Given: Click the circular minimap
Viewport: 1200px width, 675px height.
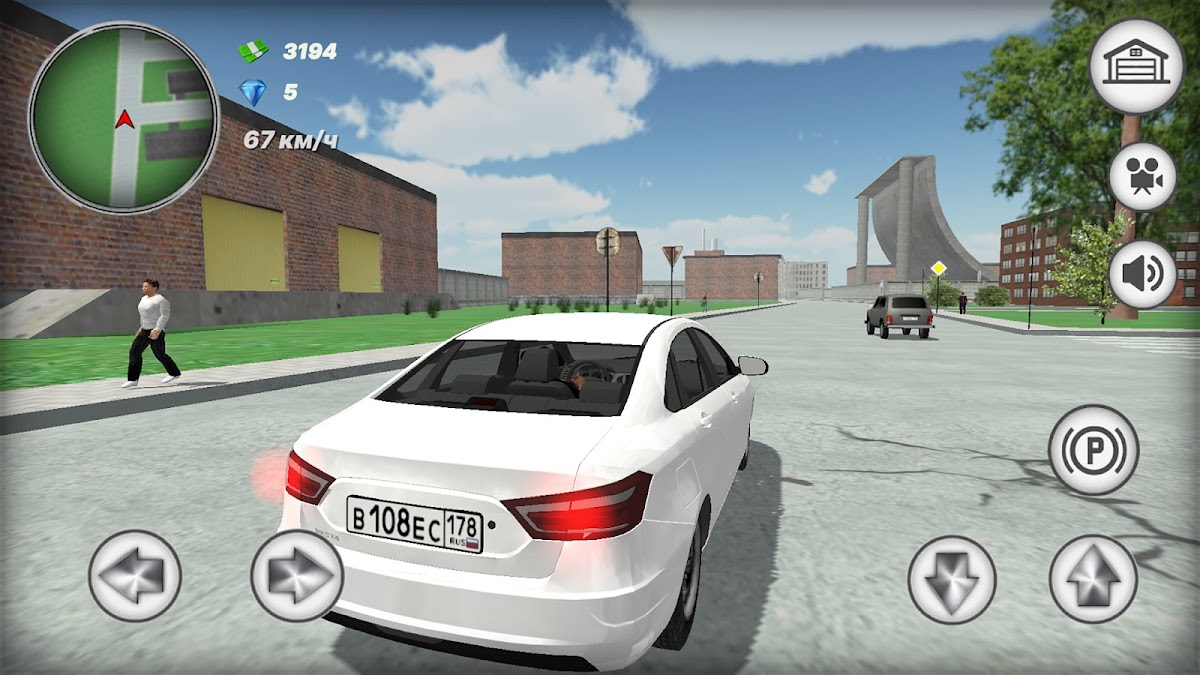Looking at the screenshot, I should pyautogui.click(x=124, y=117).
